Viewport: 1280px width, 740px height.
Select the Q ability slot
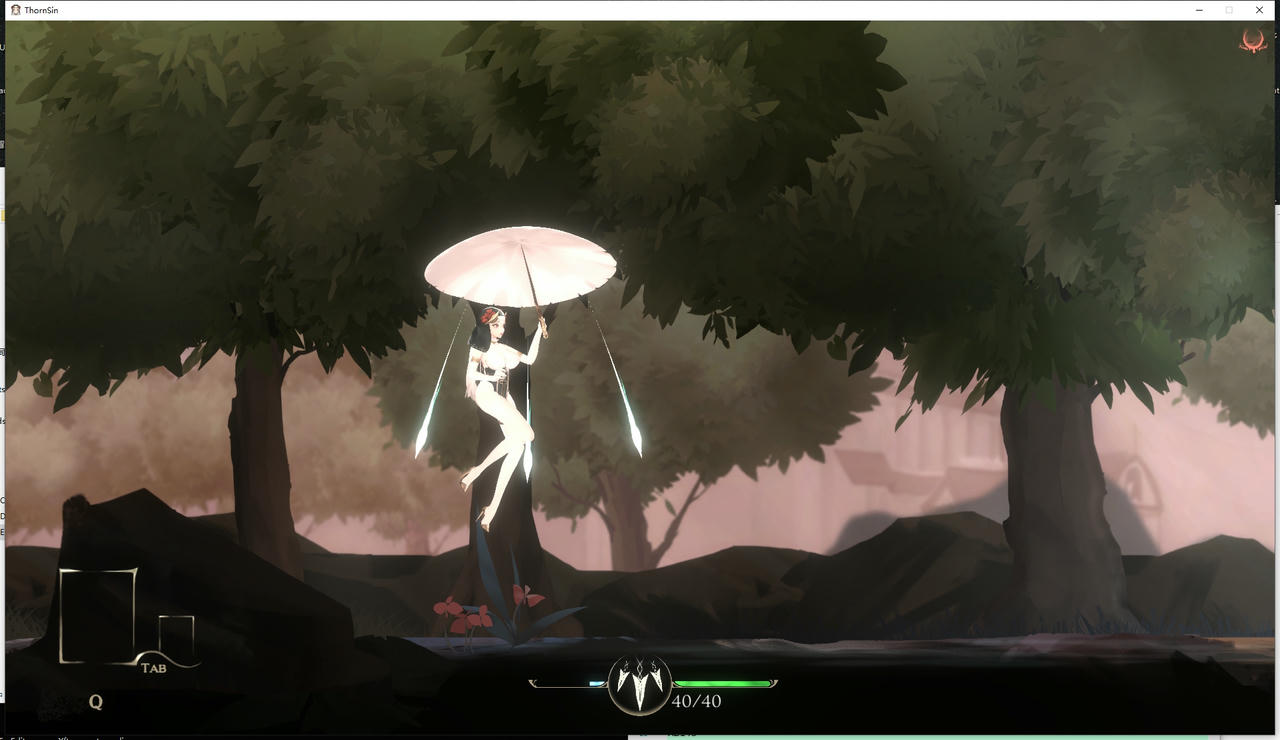pyautogui.click(x=95, y=701)
